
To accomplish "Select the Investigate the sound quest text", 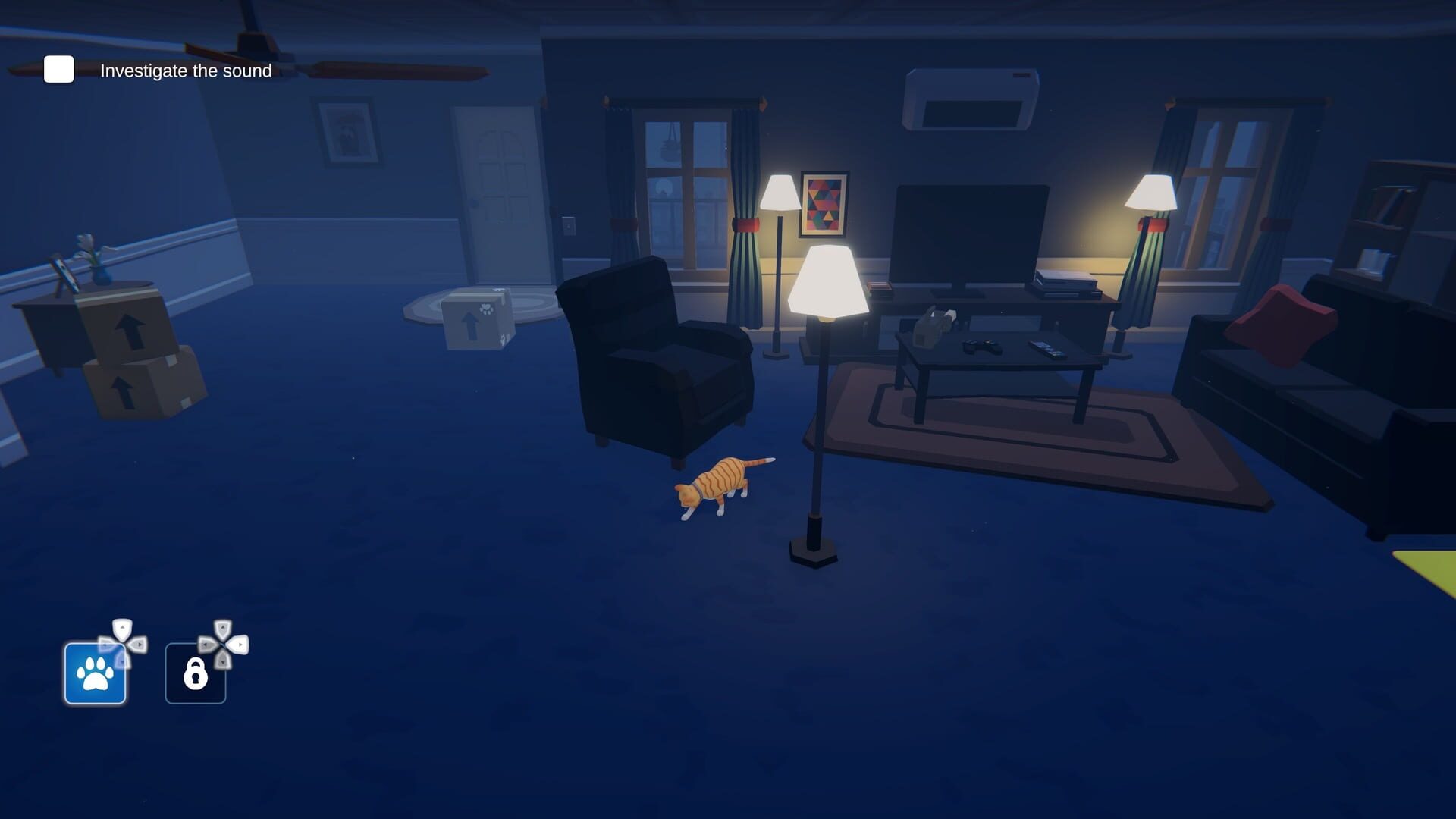I will click(x=184, y=70).
